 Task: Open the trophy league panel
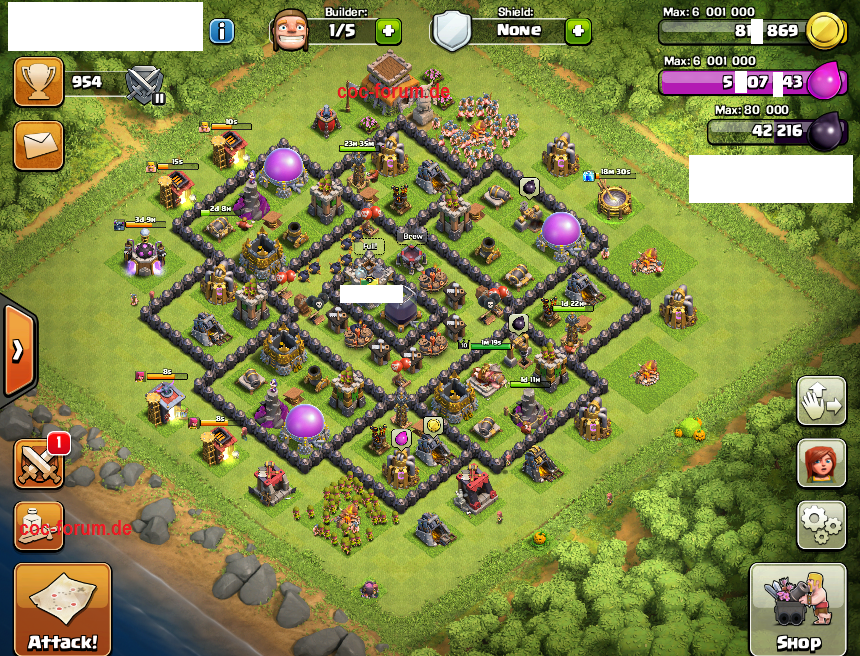pos(38,82)
